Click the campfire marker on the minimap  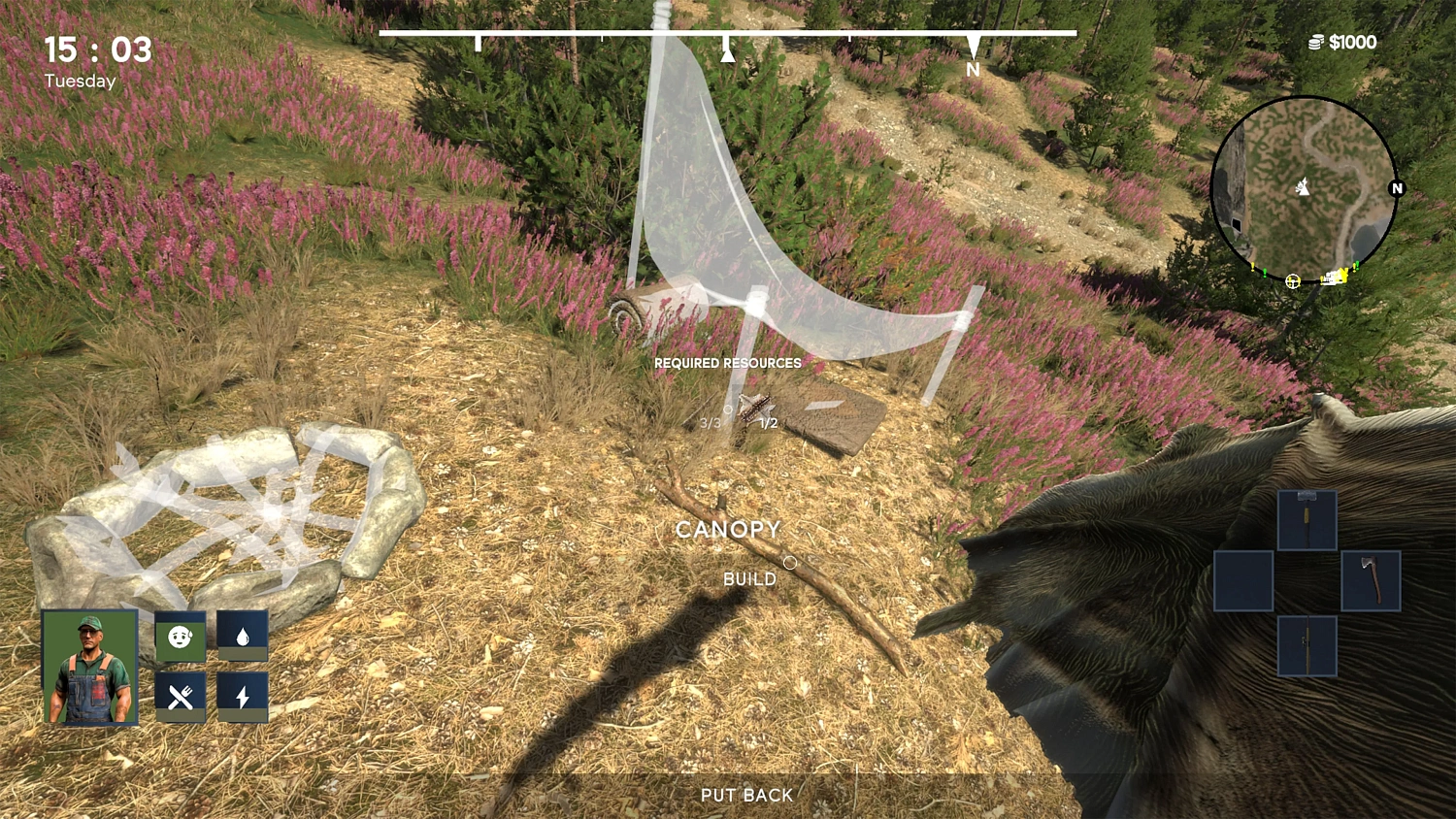1302,188
